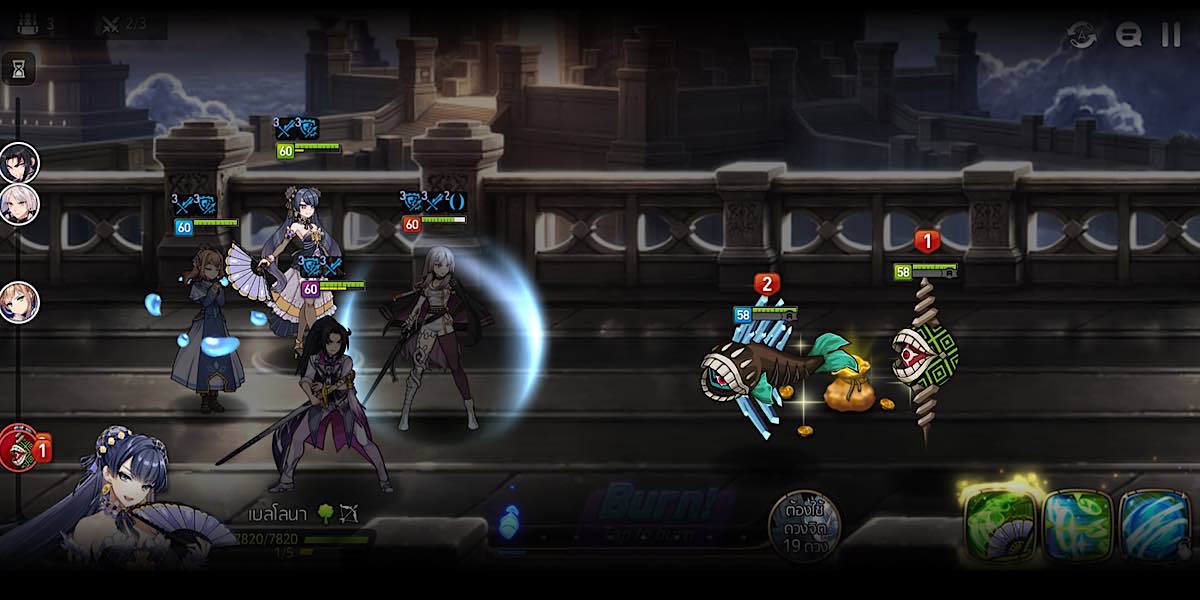Target the enemy marked with number 1
This screenshot has width=1200, height=600.
(925, 355)
